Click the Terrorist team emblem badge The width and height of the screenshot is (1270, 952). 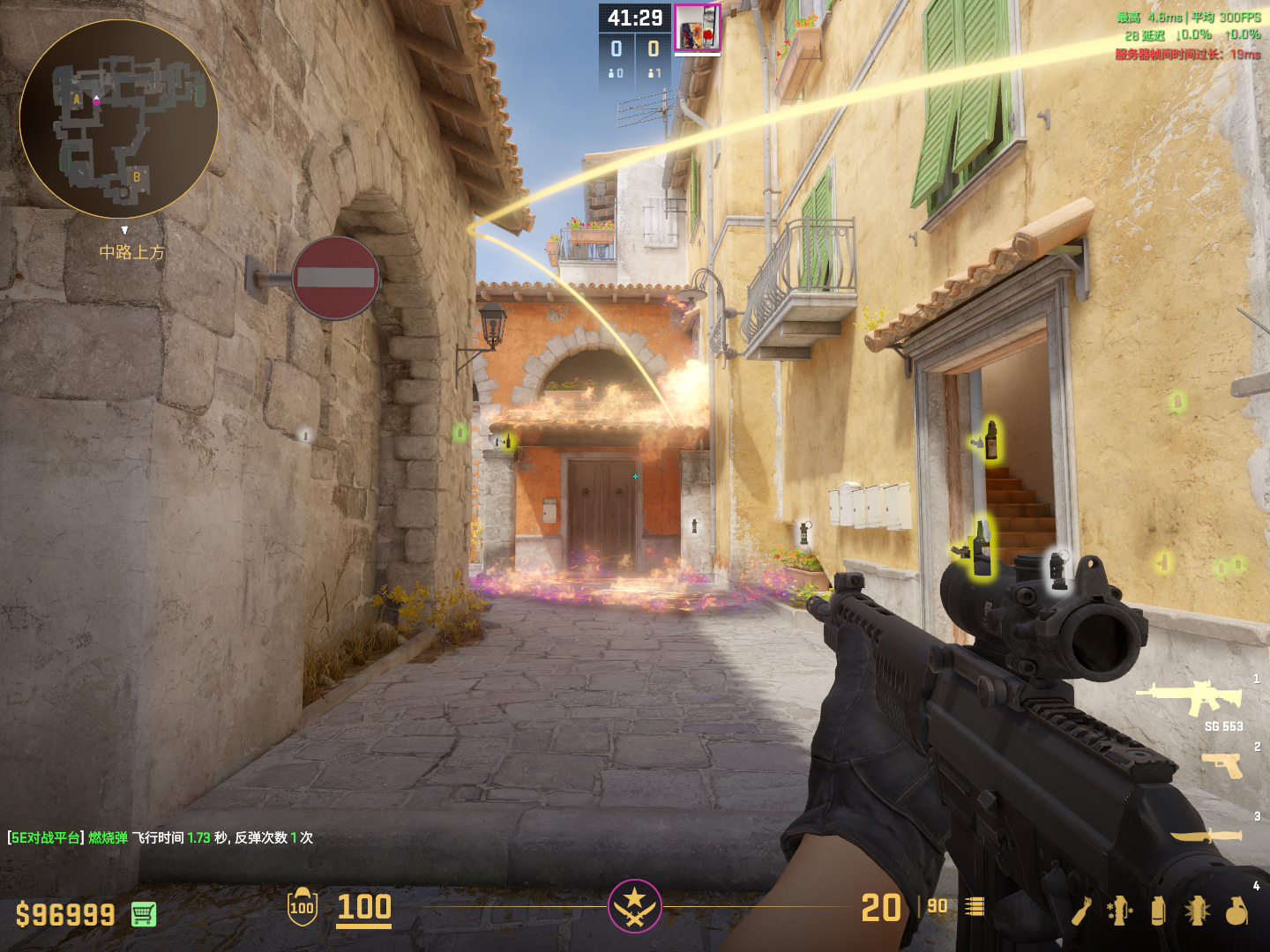[634, 905]
